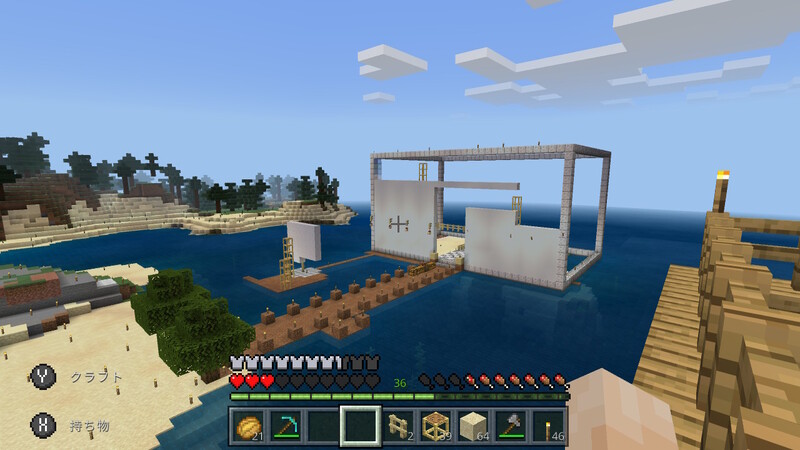Select the scaffolding stack slot
The width and height of the screenshot is (800, 450).
(x=437, y=425)
